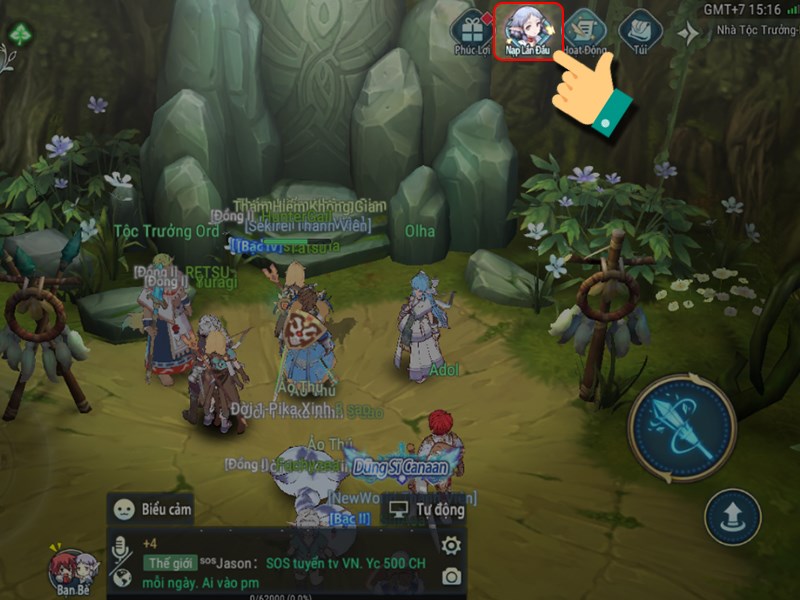800x600 pixels.
Task: Tap the green leaf icon in top corner
Action: pyautogui.click(x=20, y=34)
